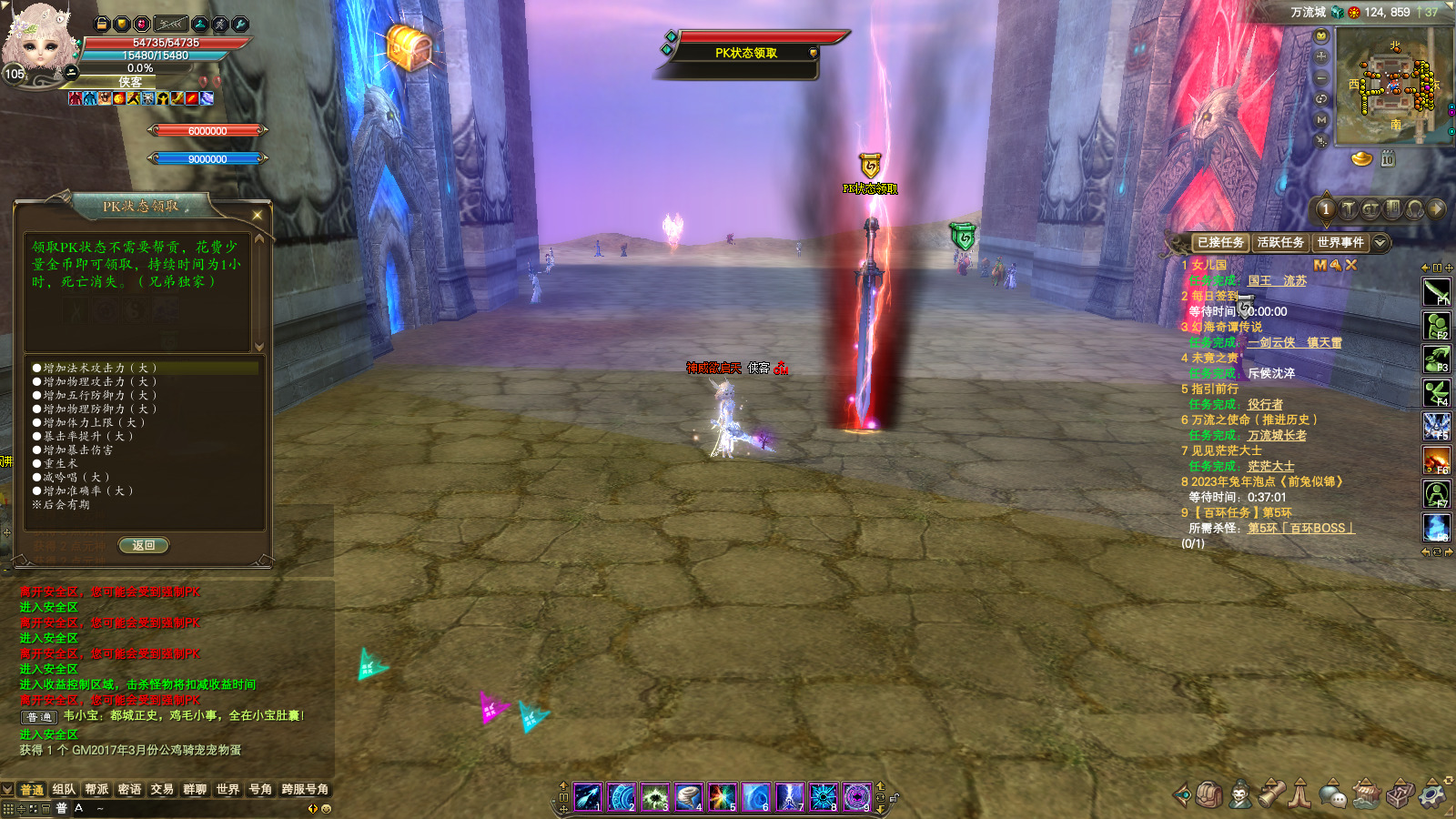This screenshot has height=819, width=1456.
Task: Zoom out the minimap with minus button
Action: (x=1321, y=77)
